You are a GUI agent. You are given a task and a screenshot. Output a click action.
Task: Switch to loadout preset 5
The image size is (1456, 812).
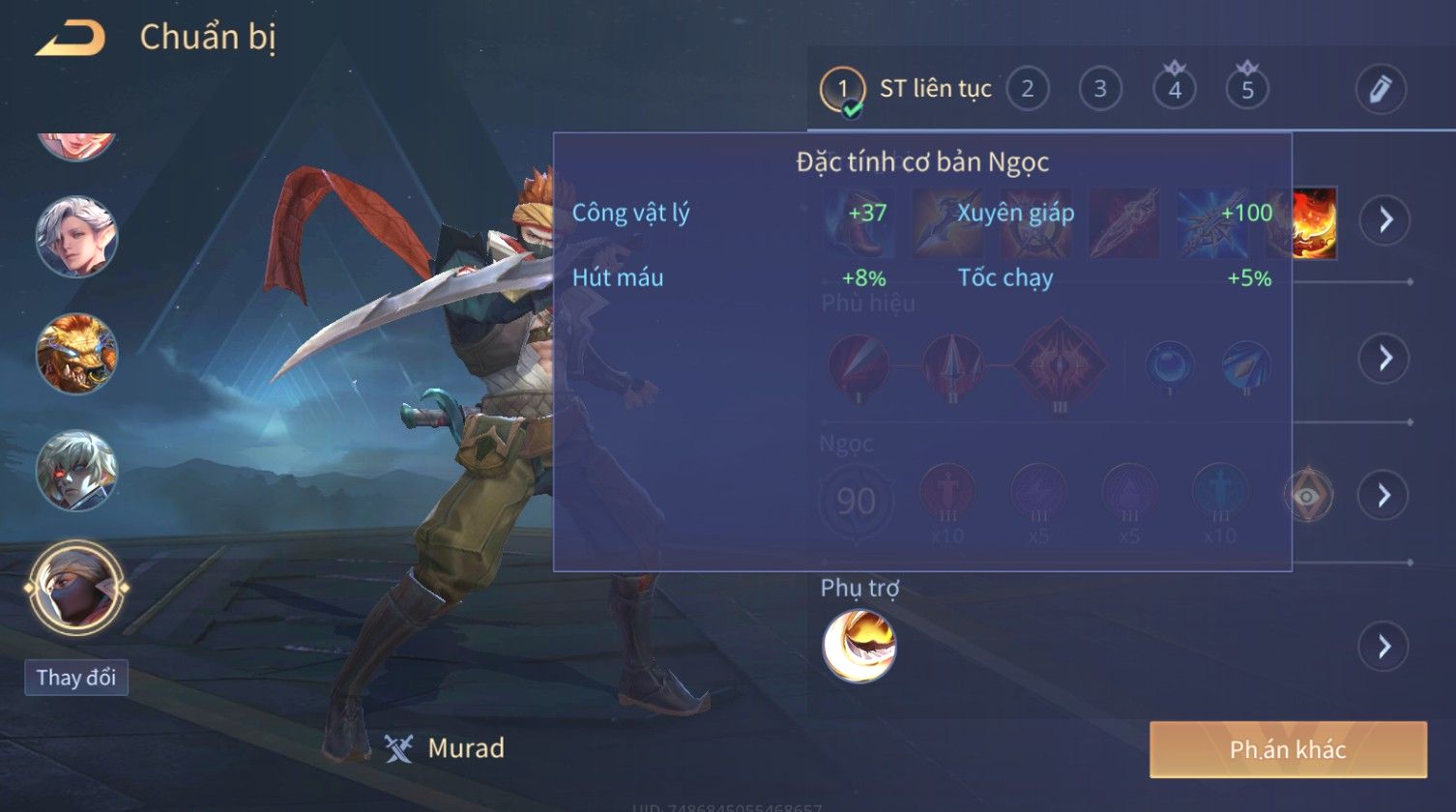coord(1247,90)
